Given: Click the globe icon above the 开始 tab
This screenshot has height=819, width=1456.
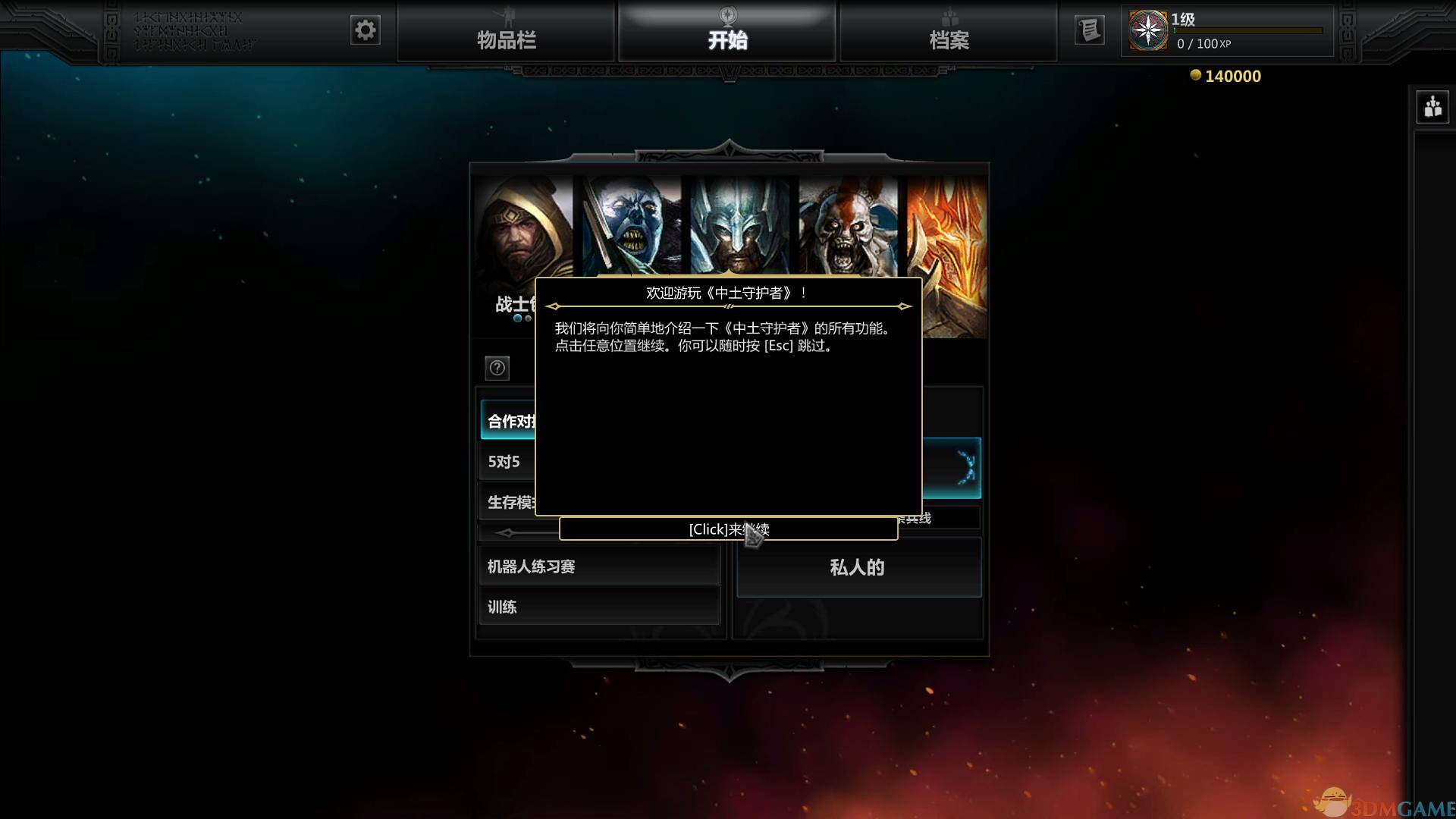Looking at the screenshot, I should pos(726,14).
